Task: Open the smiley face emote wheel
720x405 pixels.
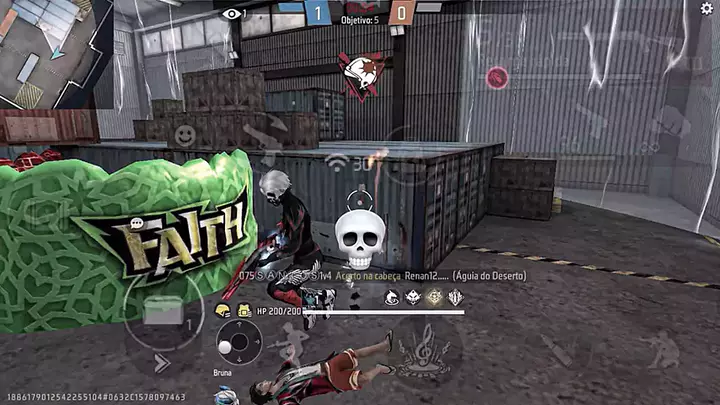Action: [x=184, y=134]
